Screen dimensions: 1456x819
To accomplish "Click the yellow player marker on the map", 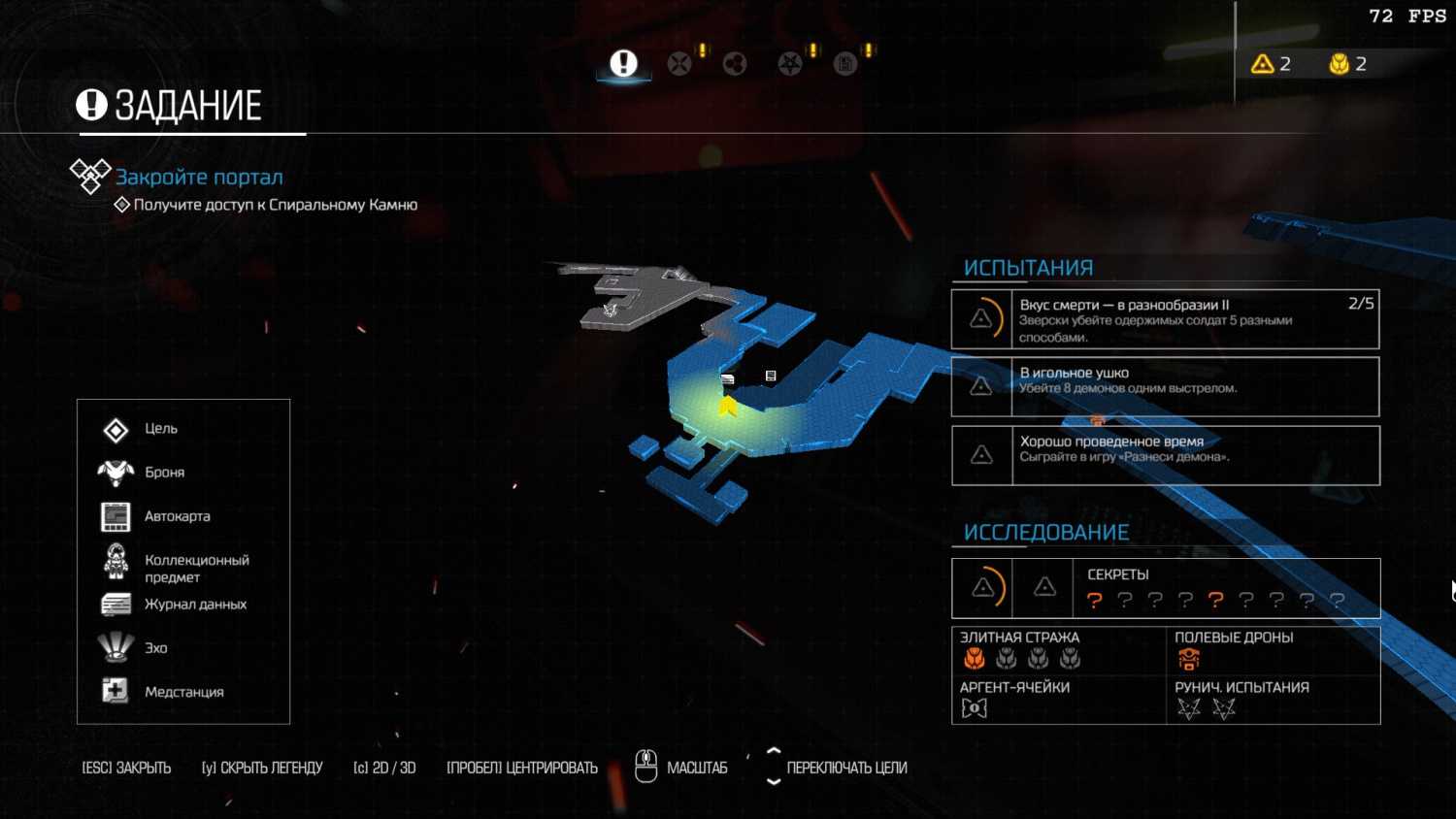I will point(728,406).
